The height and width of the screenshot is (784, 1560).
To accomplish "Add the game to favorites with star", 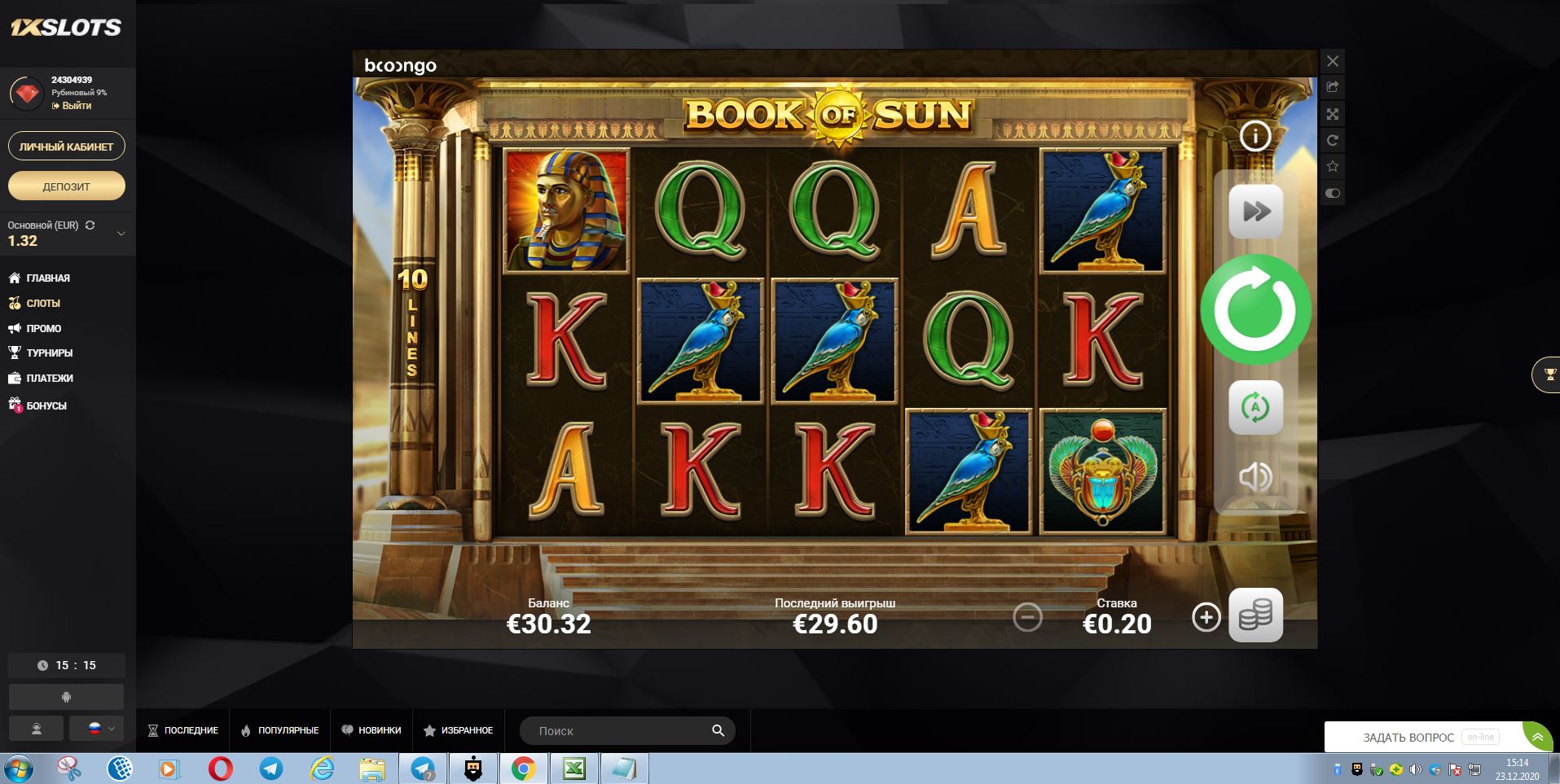I will pyautogui.click(x=1333, y=167).
